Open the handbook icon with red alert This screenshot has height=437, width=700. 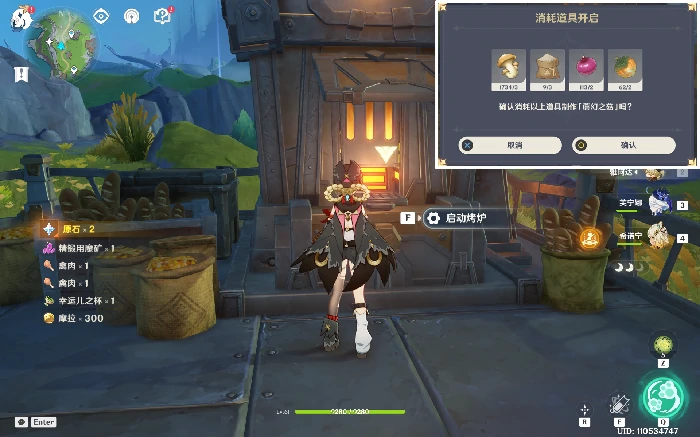(x=162, y=16)
